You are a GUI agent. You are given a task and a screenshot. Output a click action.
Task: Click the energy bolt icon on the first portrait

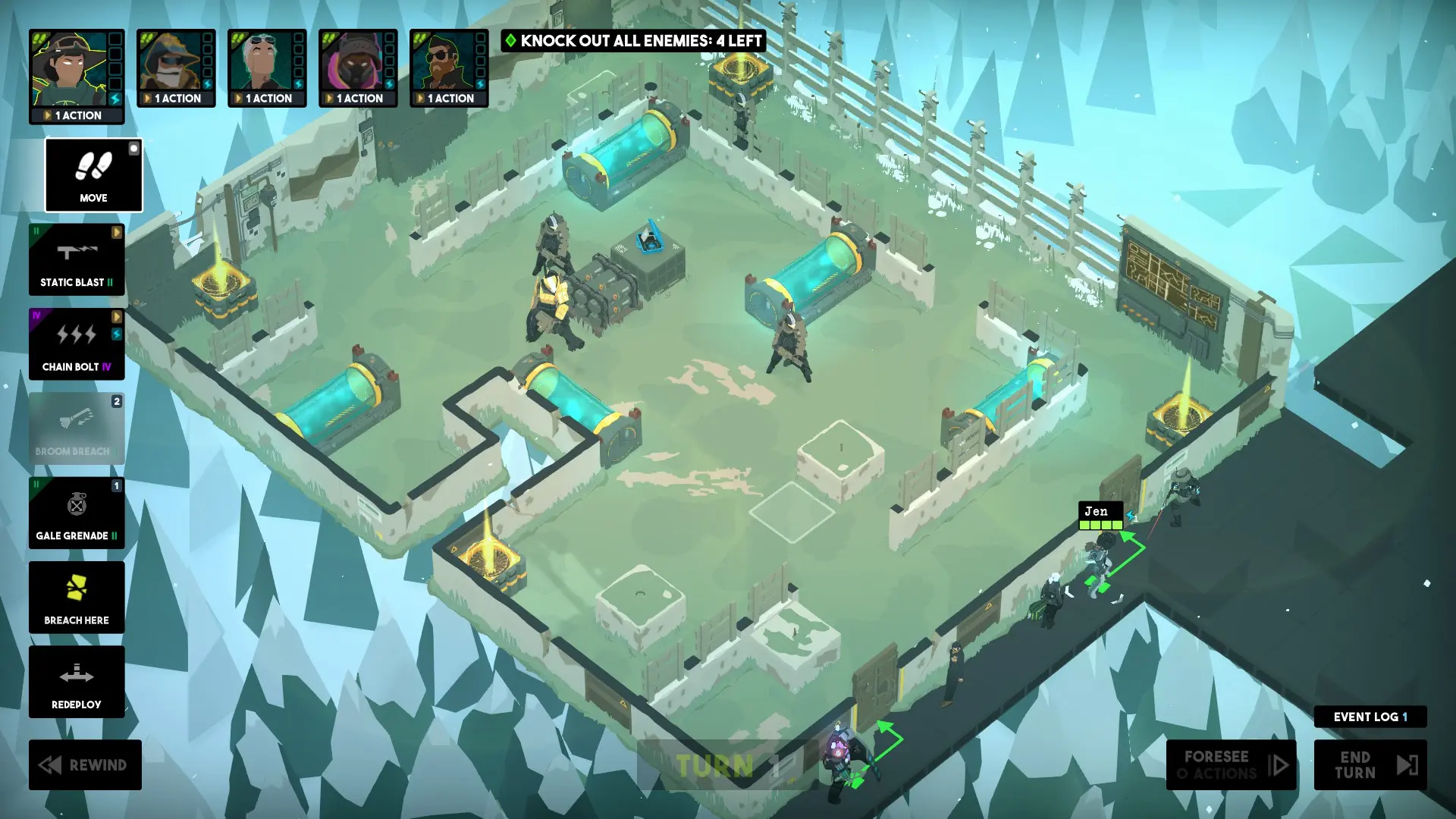point(115,99)
